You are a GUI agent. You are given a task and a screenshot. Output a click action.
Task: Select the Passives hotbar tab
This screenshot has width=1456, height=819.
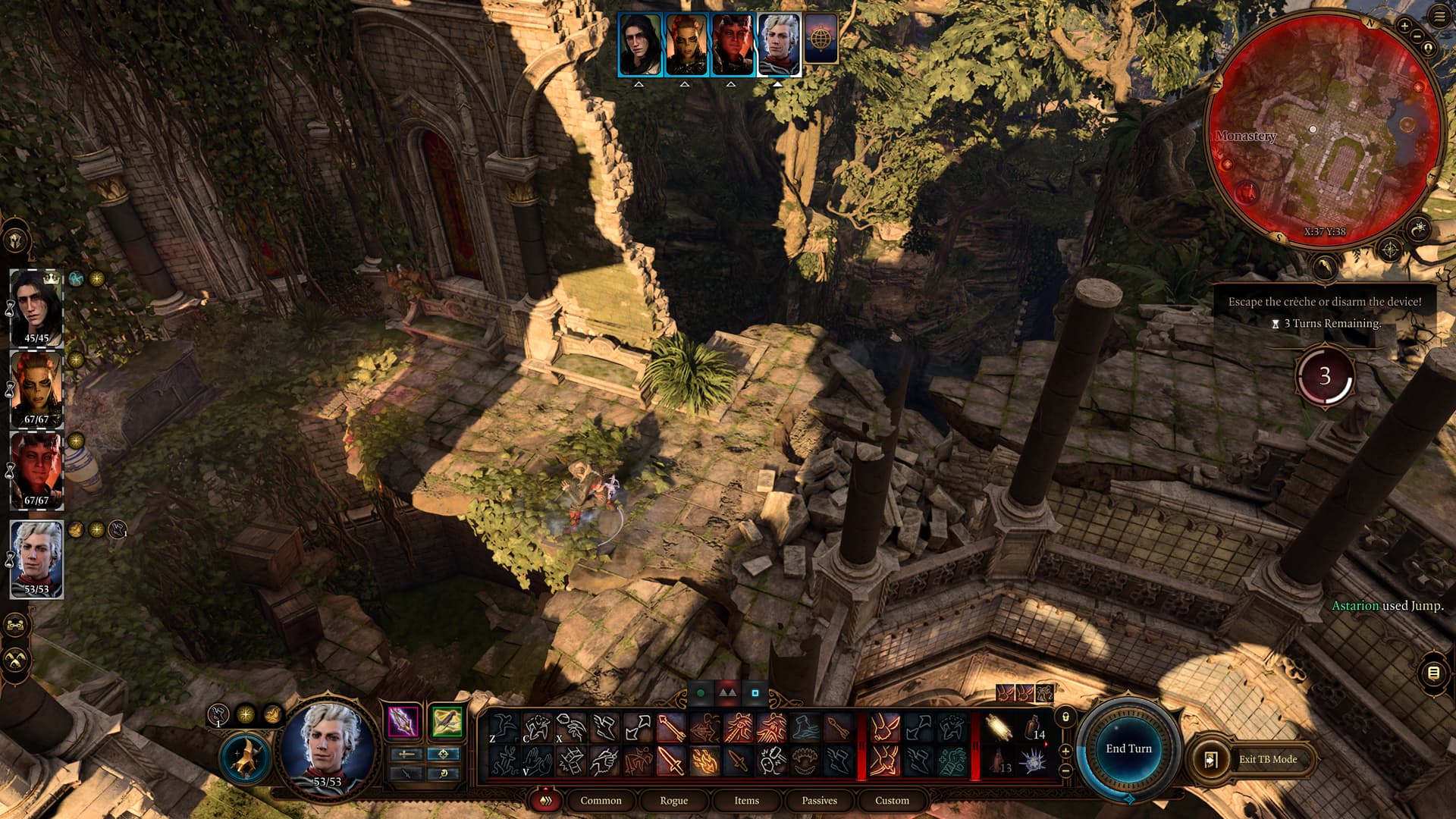click(x=819, y=800)
